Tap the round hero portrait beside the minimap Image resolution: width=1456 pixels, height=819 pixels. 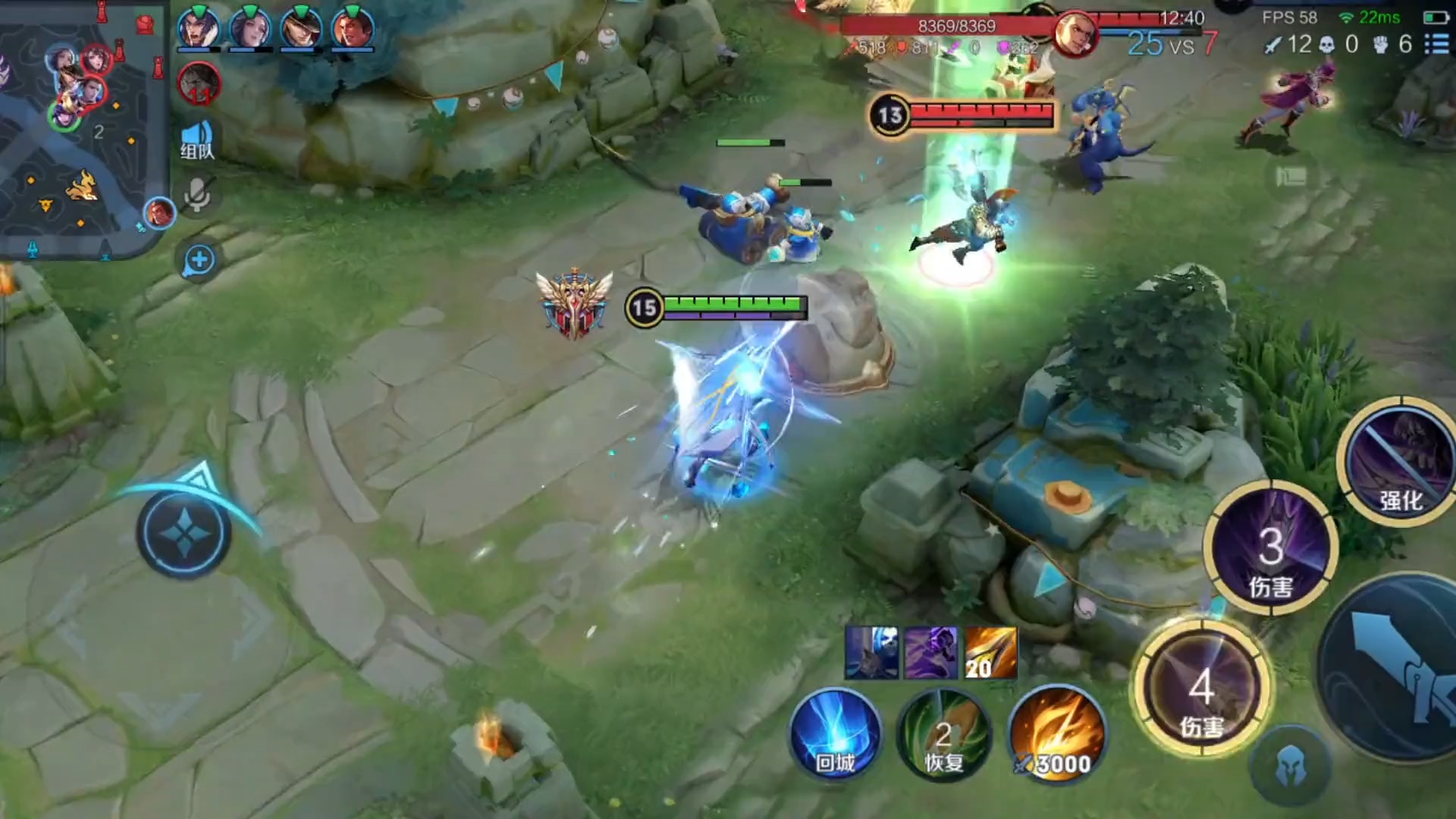159,213
